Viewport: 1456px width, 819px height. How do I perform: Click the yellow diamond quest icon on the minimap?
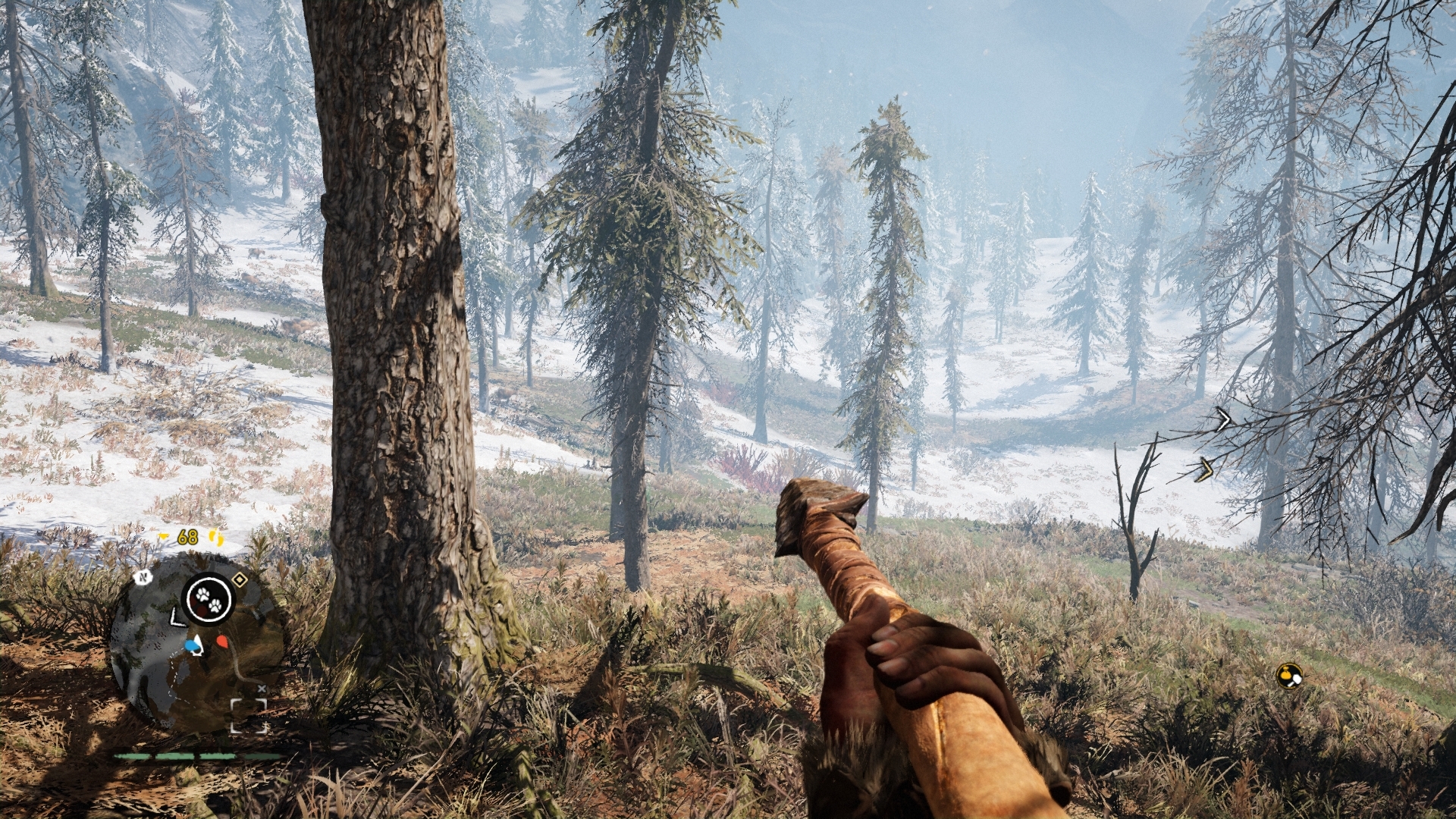(x=240, y=579)
